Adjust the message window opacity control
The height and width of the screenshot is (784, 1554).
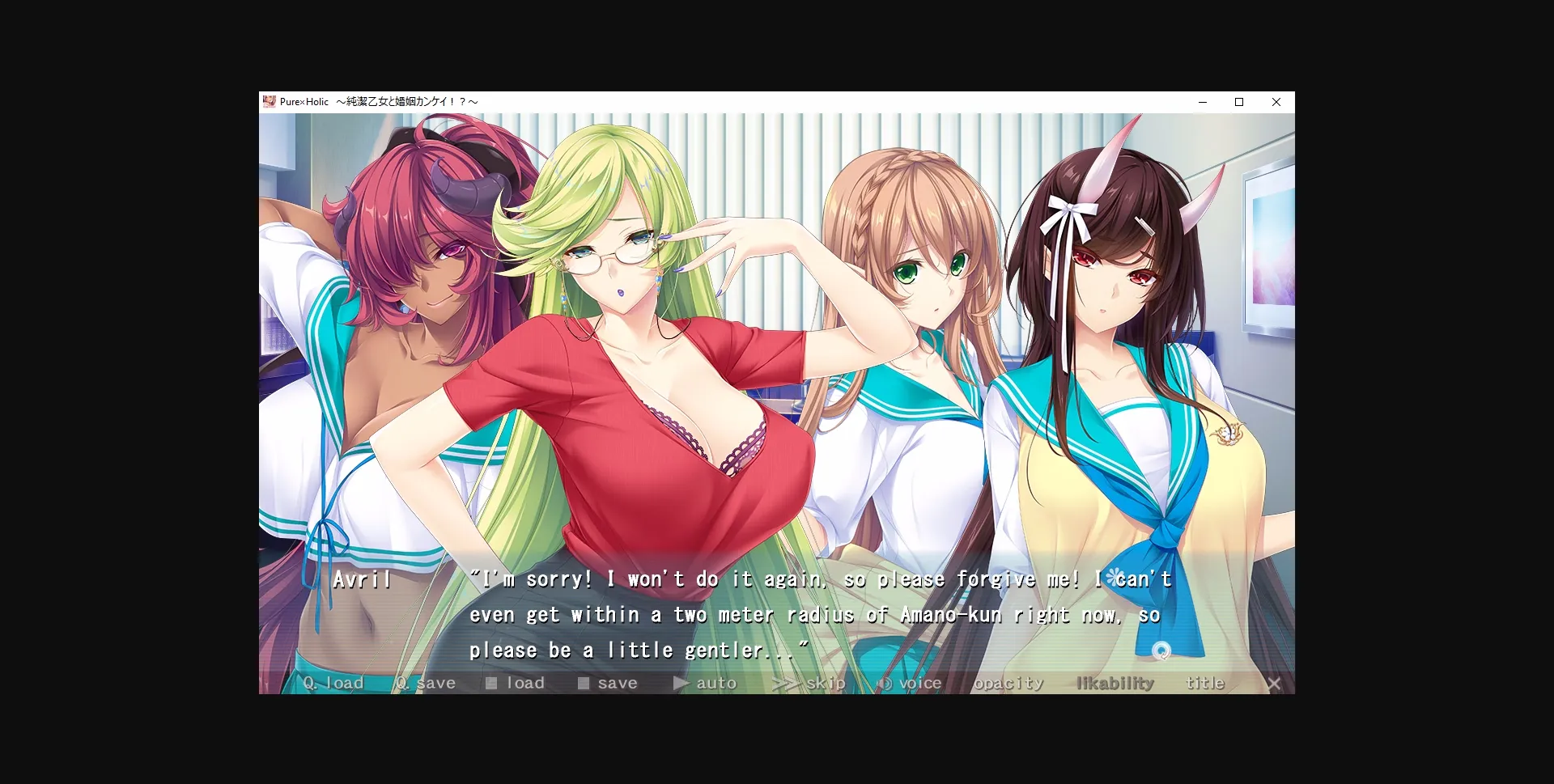[x=1009, y=682]
